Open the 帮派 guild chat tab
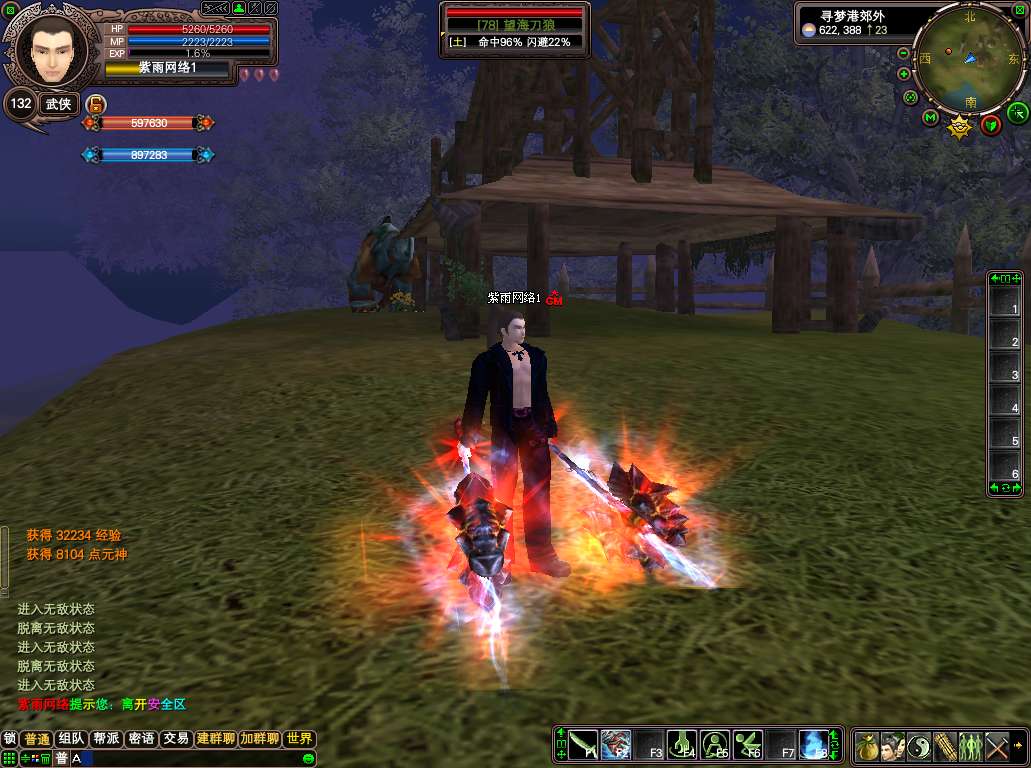Image resolution: width=1031 pixels, height=768 pixels. (106, 739)
